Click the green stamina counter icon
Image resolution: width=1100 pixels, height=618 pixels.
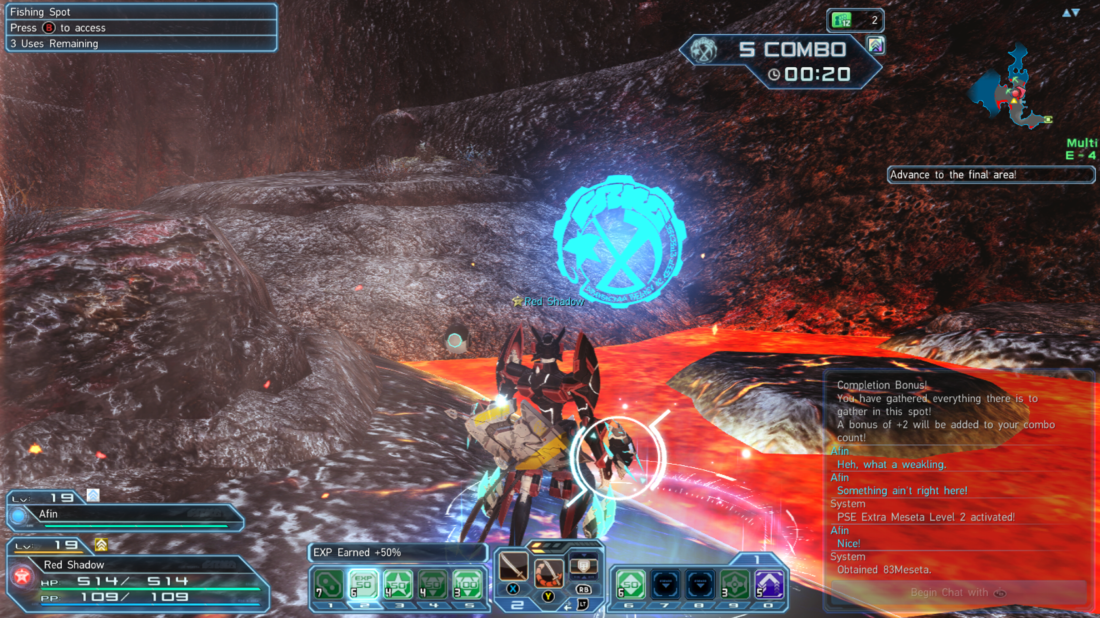[x=842, y=20]
